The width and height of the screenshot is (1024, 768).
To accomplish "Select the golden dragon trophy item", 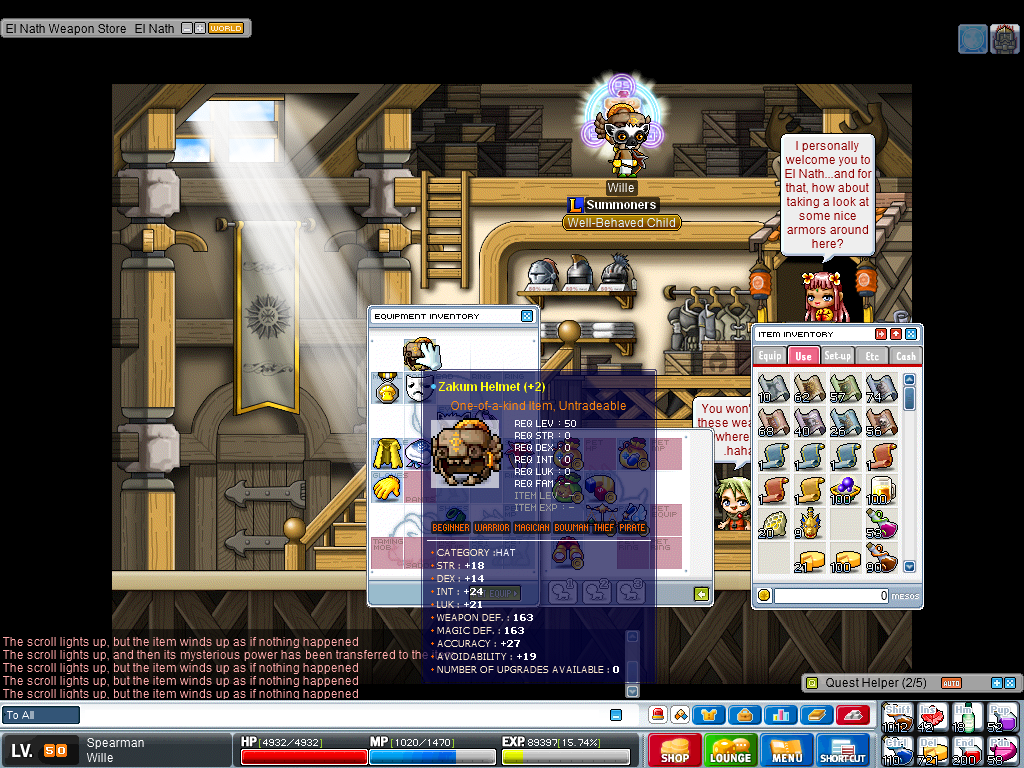I will point(807,523).
